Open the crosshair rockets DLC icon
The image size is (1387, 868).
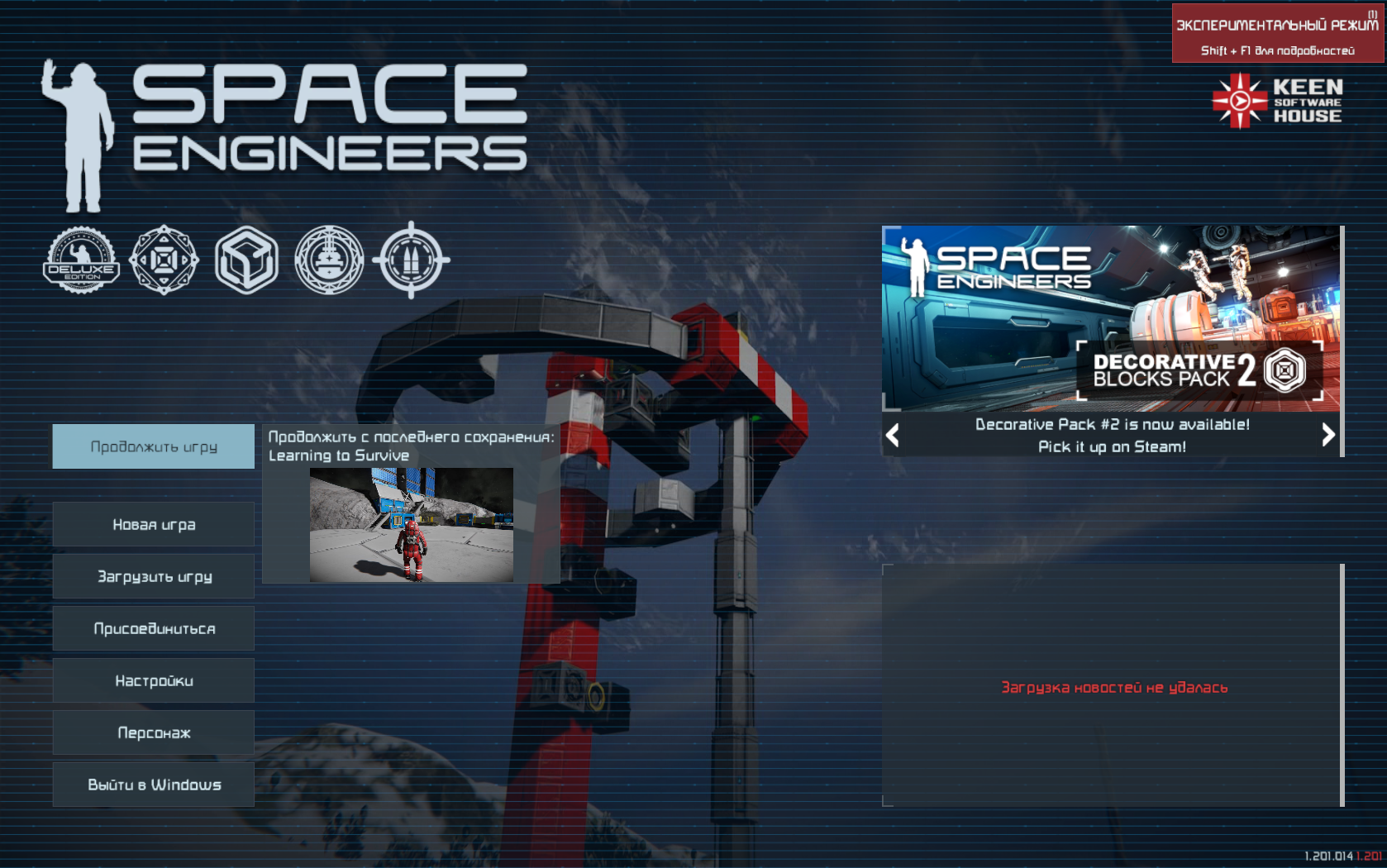coord(411,260)
